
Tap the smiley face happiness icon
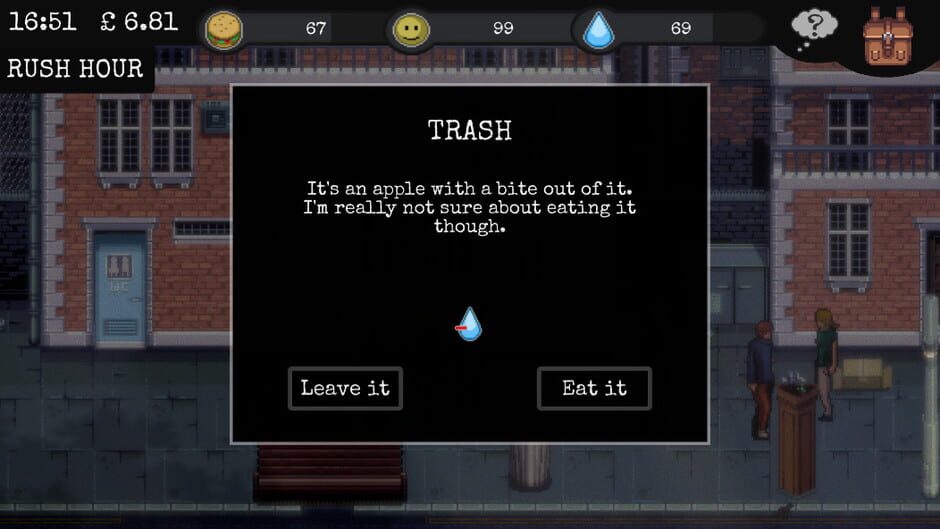(408, 30)
